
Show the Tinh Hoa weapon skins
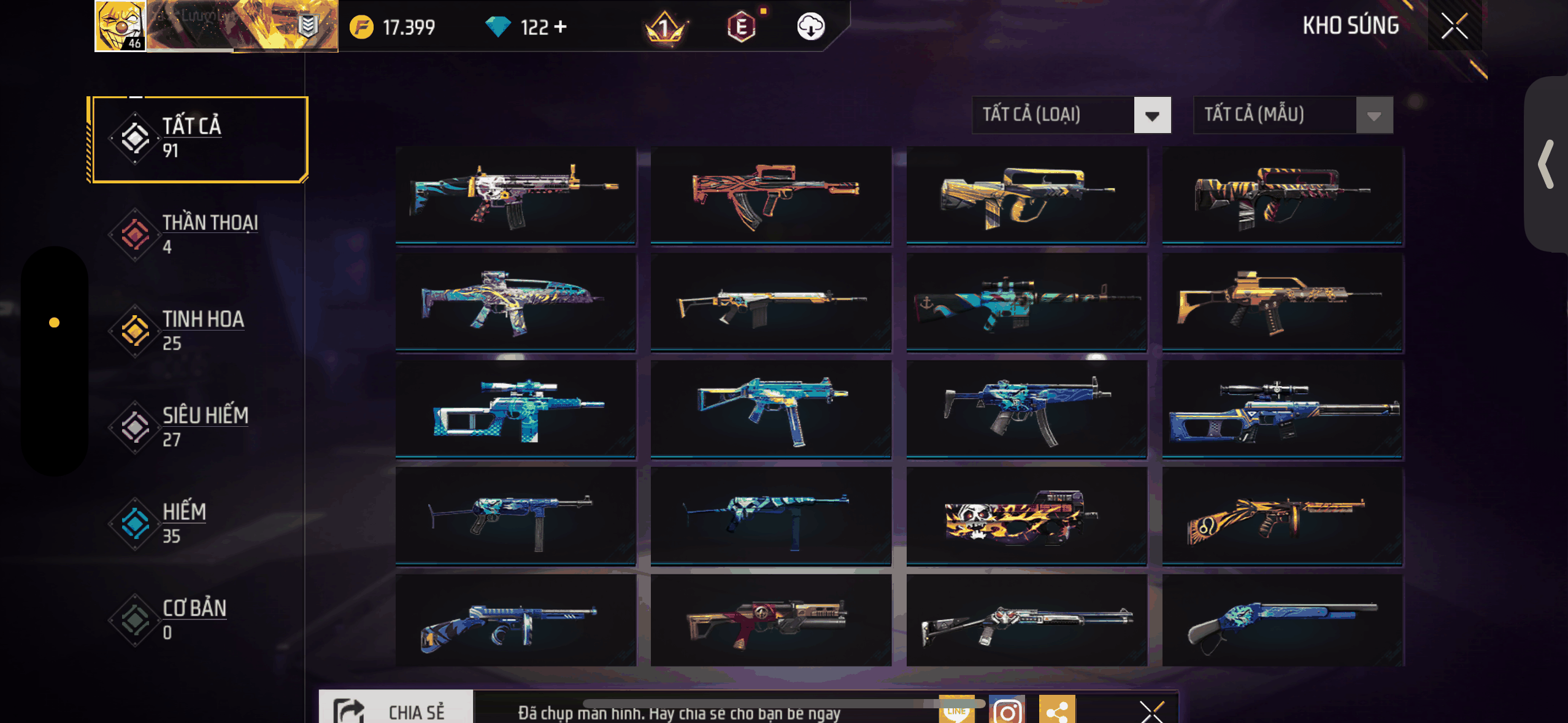(x=196, y=330)
